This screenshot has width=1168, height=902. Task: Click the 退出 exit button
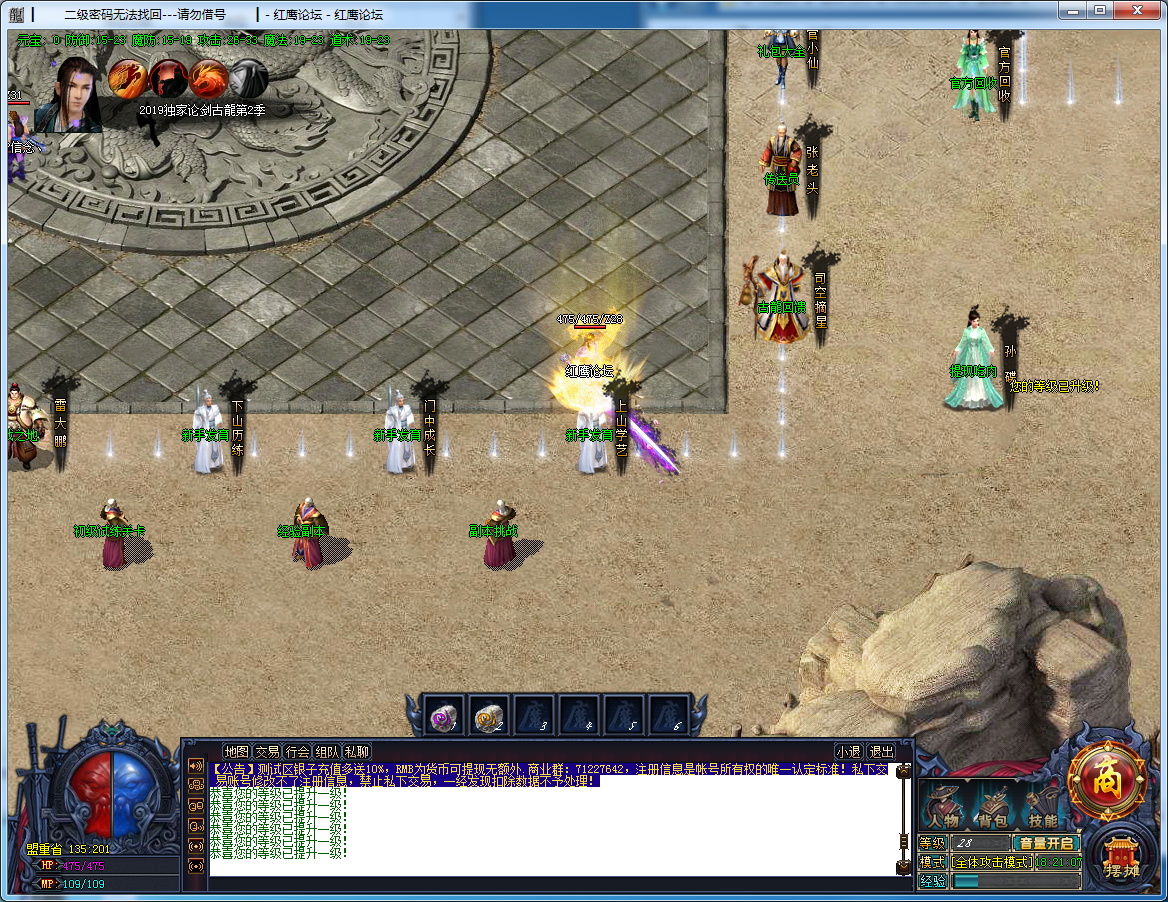(x=881, y=752)
